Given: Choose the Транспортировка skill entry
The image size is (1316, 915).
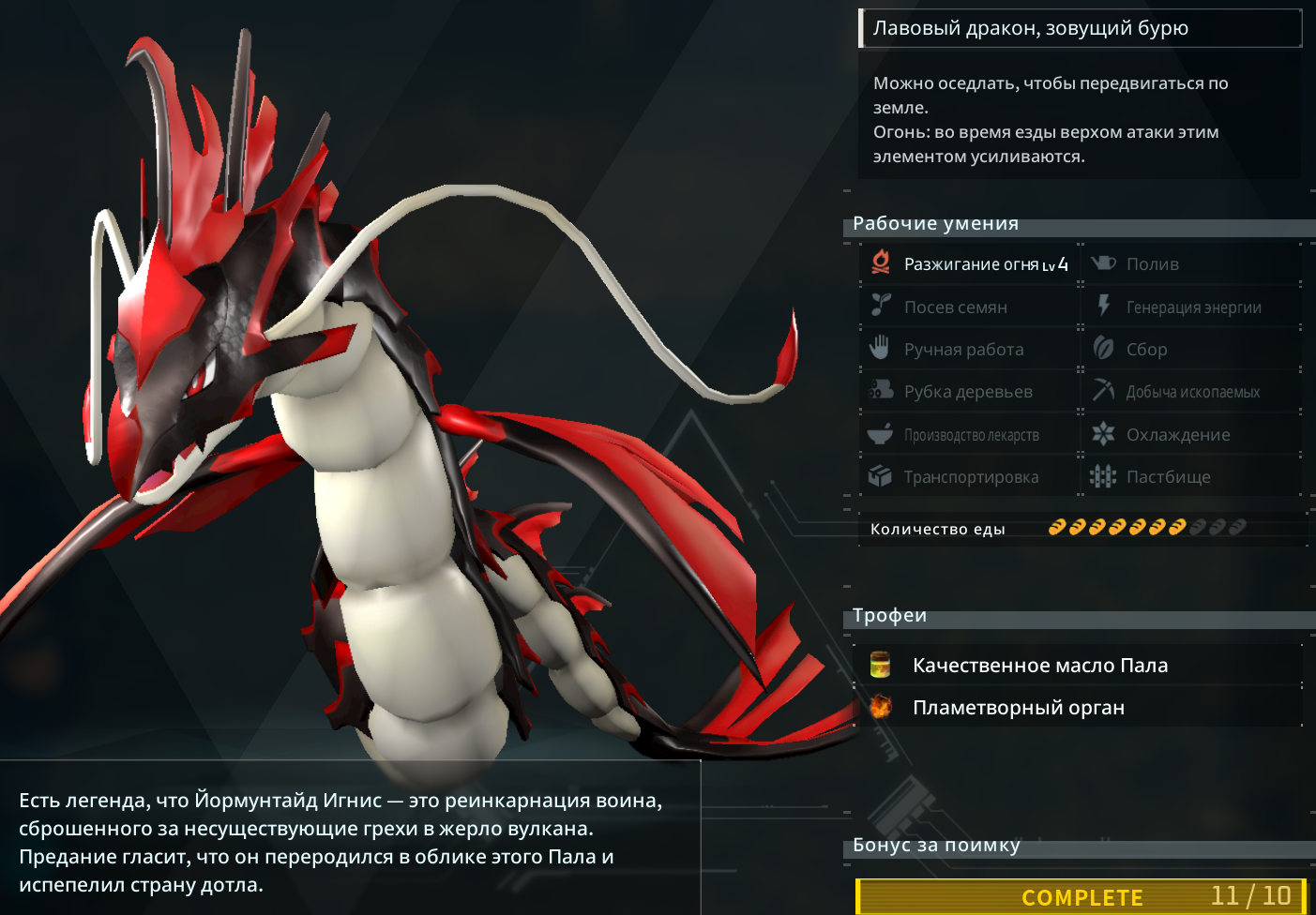Looking at the screenshot, I should point(970,477).
